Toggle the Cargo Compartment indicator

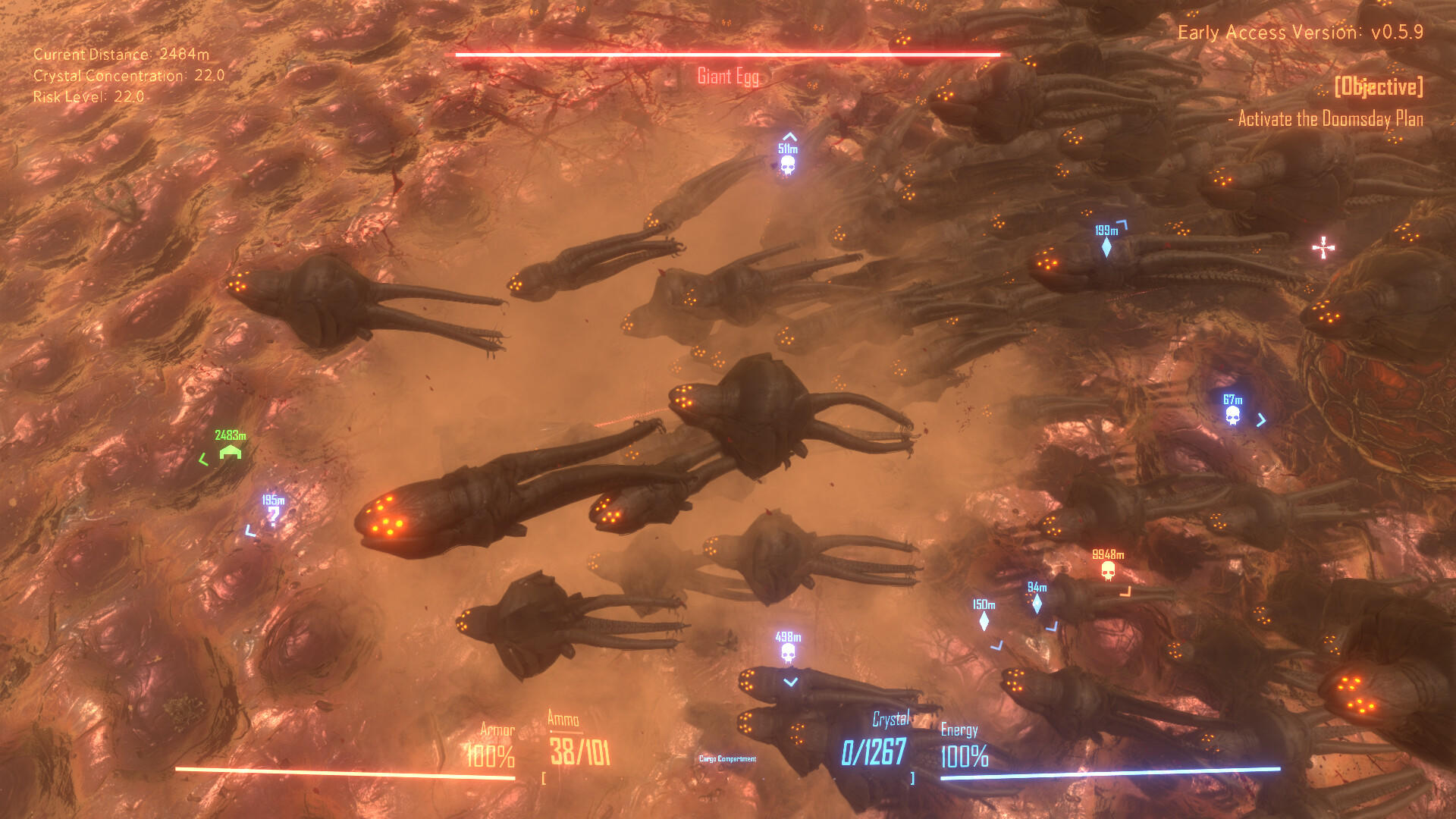pos(727,758)
